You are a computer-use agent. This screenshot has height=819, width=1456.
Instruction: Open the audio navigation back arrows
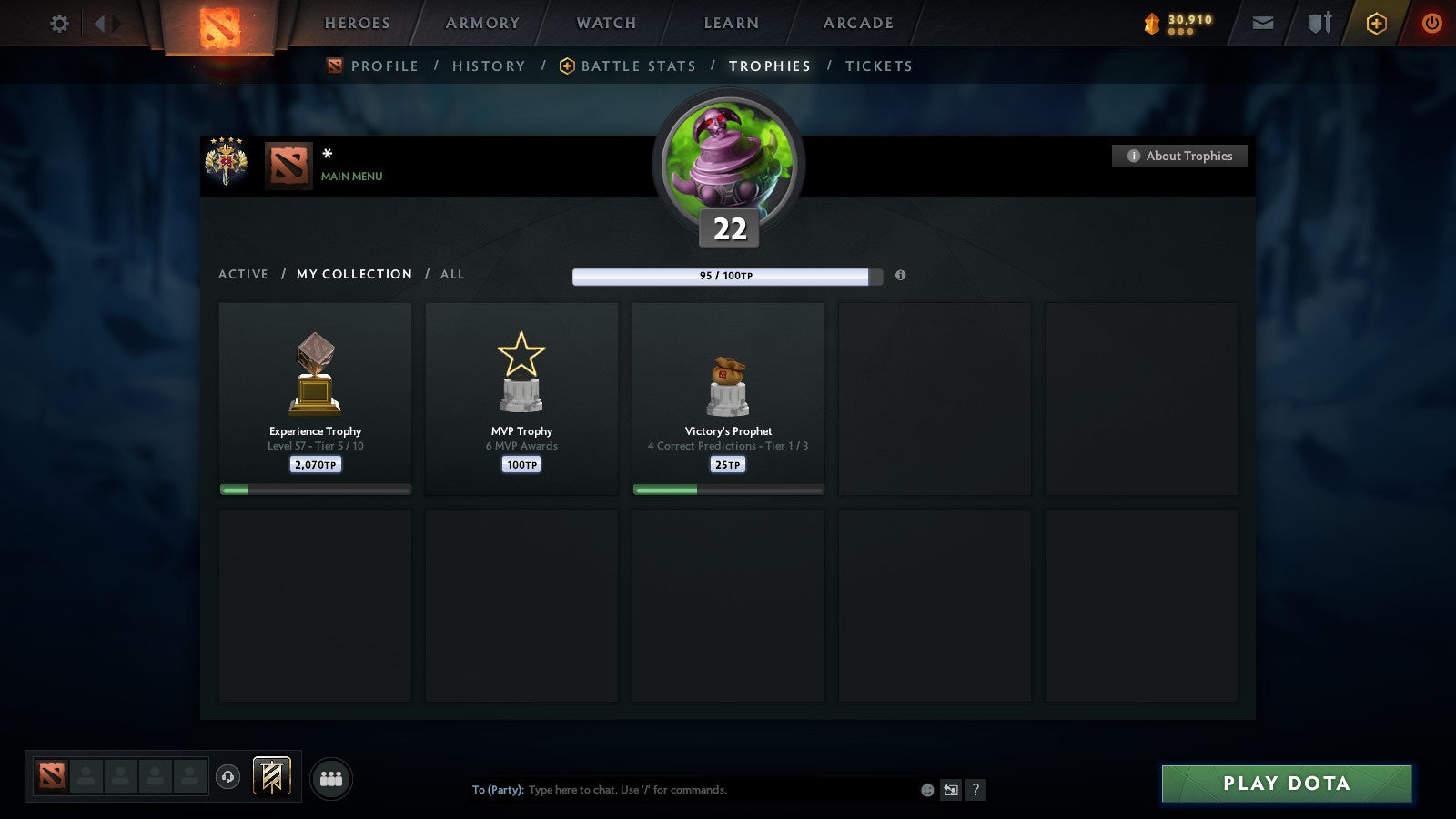pos(106,24)
